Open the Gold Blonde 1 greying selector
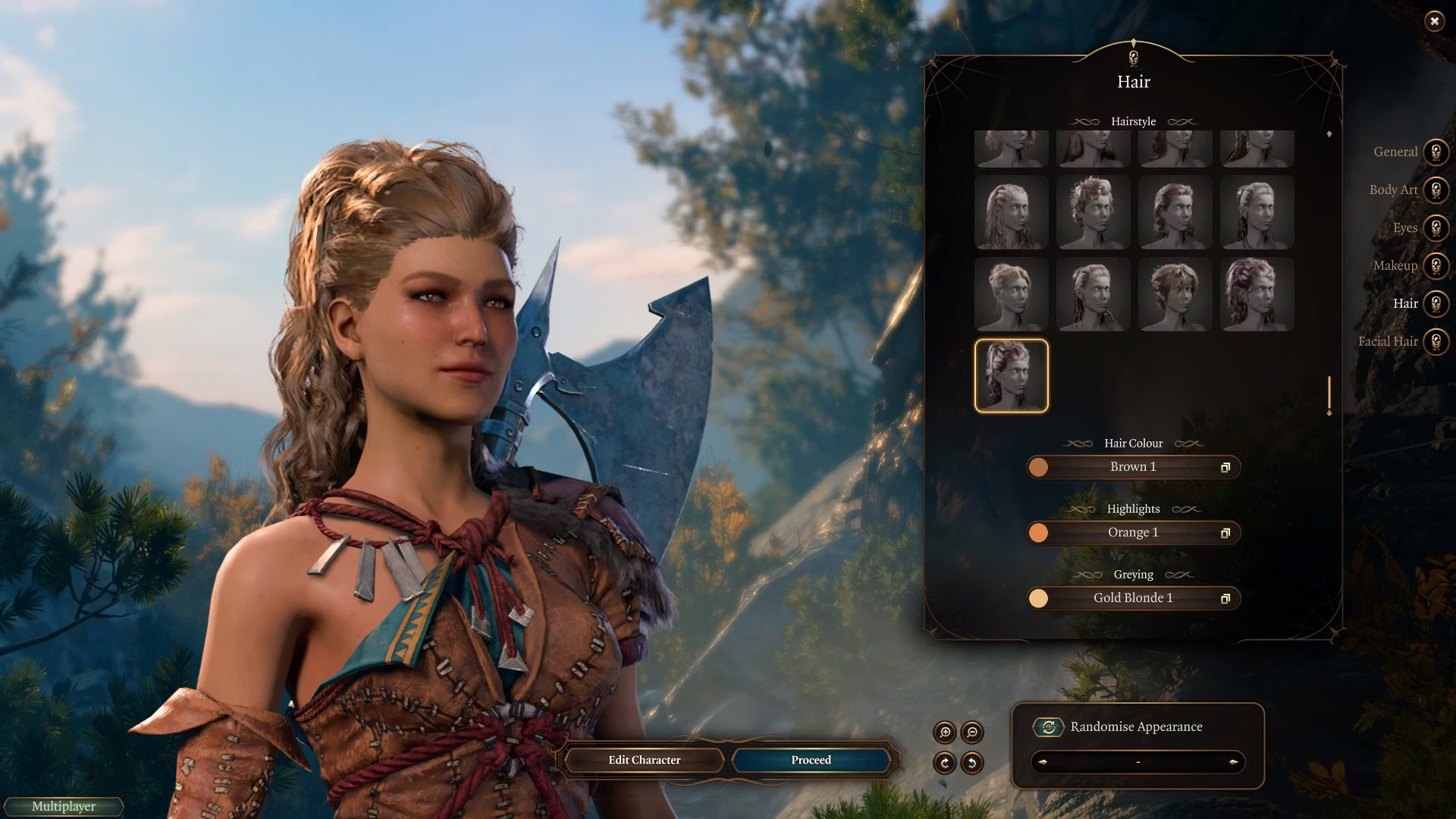The image size is (1456, 819). pyautogui.click(x=1133, y=598)
